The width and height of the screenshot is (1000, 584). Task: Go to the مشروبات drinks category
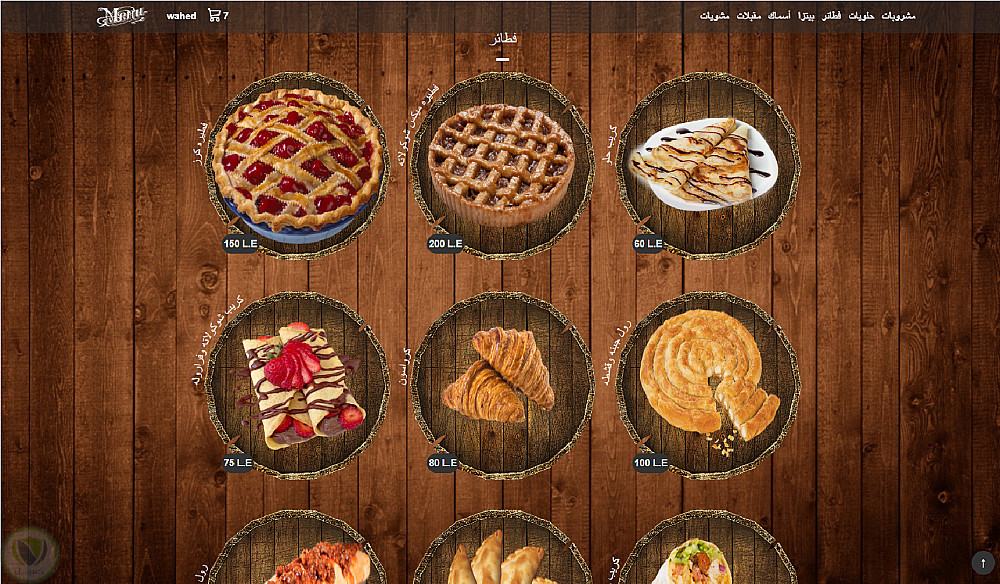tap(898, 16)
